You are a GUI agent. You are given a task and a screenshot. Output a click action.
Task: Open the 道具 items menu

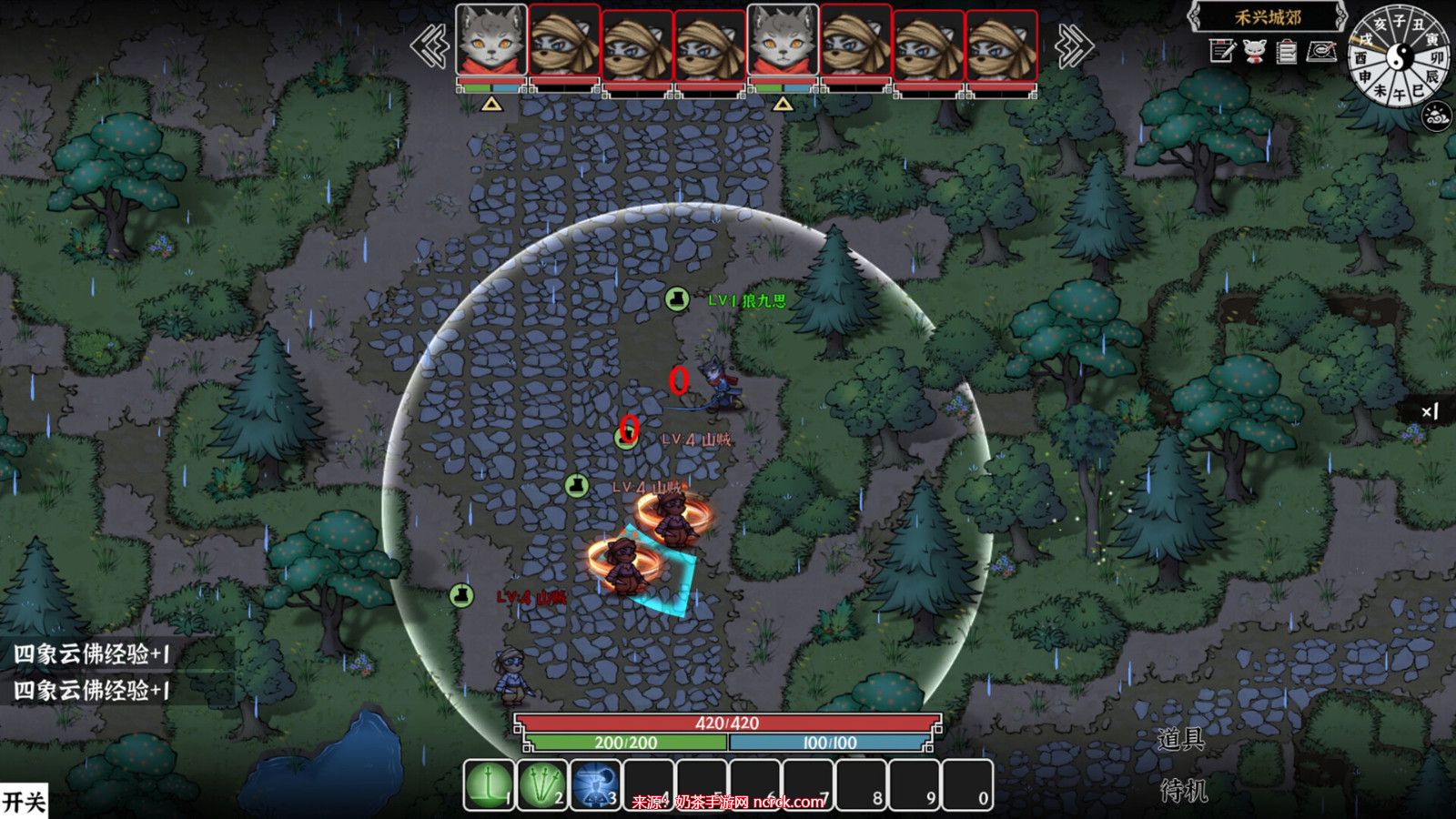(1181, 739)
